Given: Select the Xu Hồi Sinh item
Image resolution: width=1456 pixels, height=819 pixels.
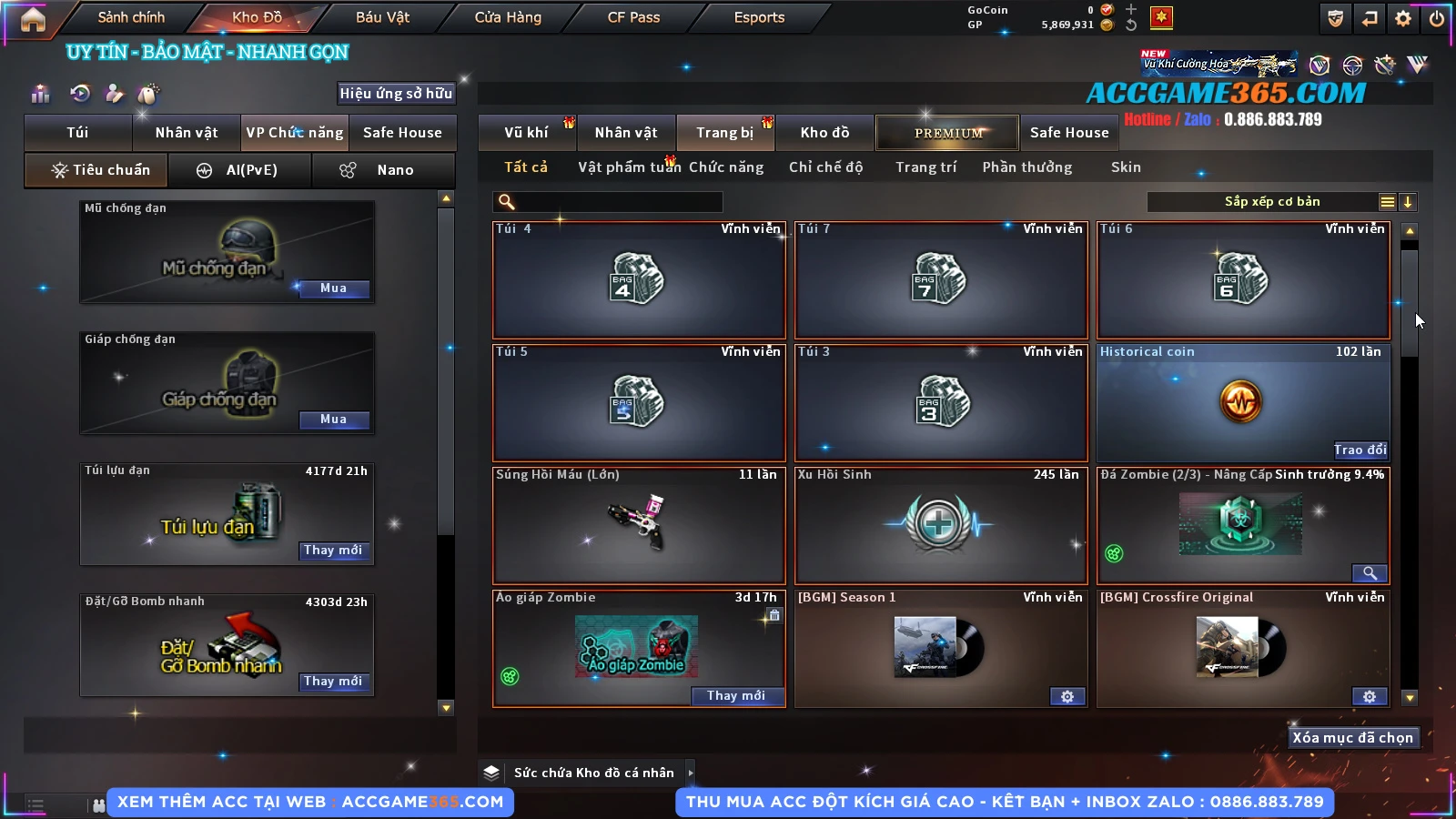Looking at the screenshot, I should pos(940,525).
